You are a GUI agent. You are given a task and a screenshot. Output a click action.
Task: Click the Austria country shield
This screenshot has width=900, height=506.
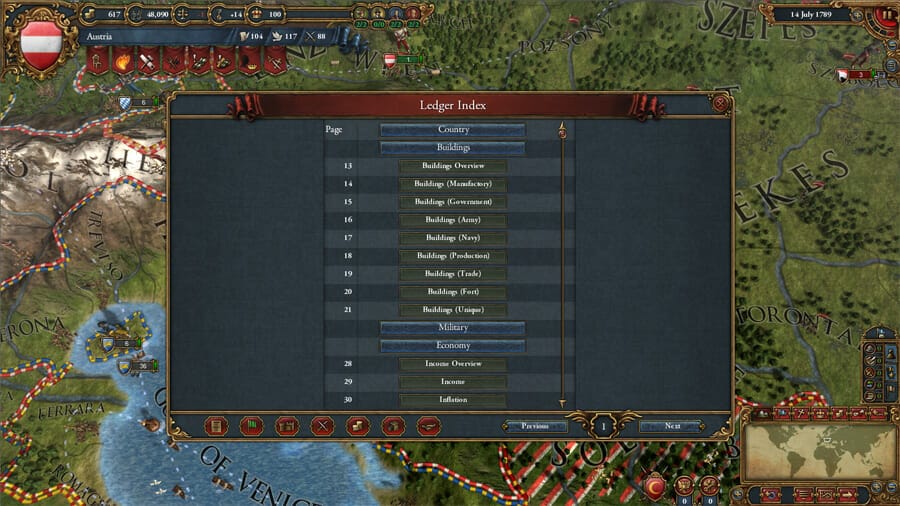41,47
